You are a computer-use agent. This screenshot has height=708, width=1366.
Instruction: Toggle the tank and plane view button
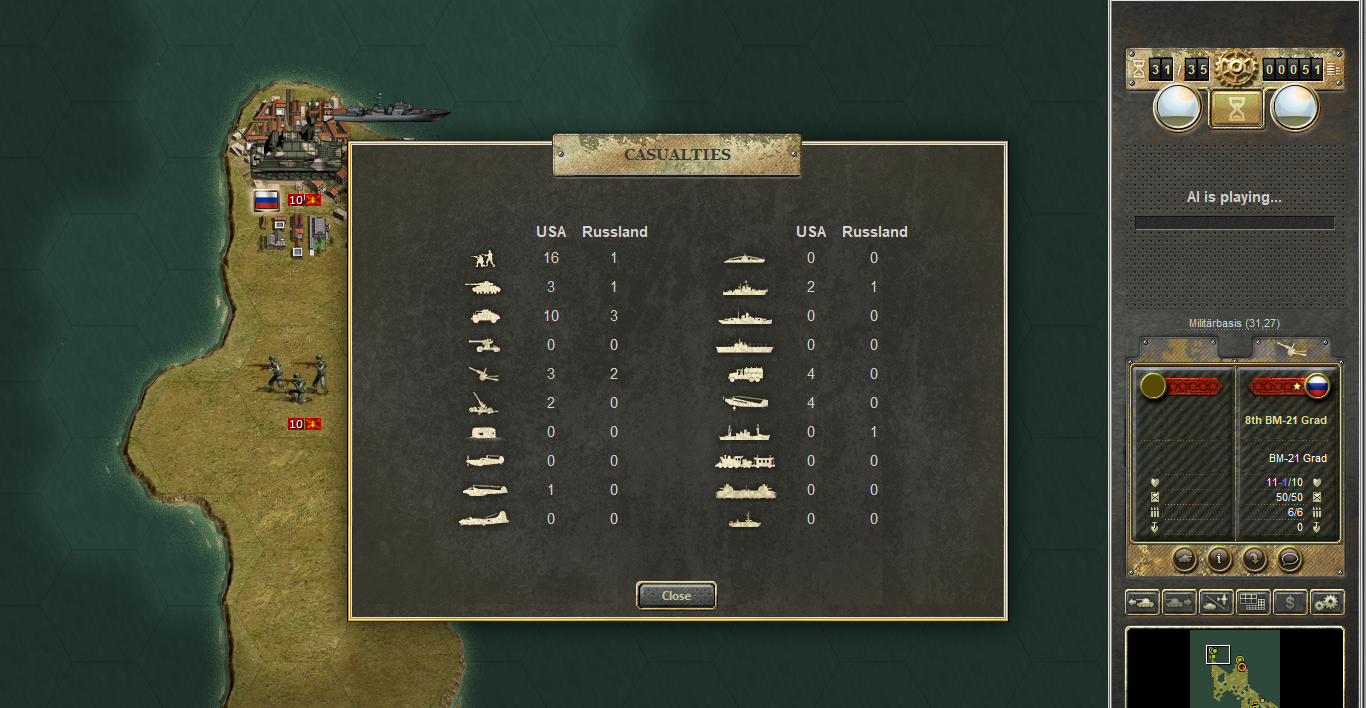(x=1216, y=602)
